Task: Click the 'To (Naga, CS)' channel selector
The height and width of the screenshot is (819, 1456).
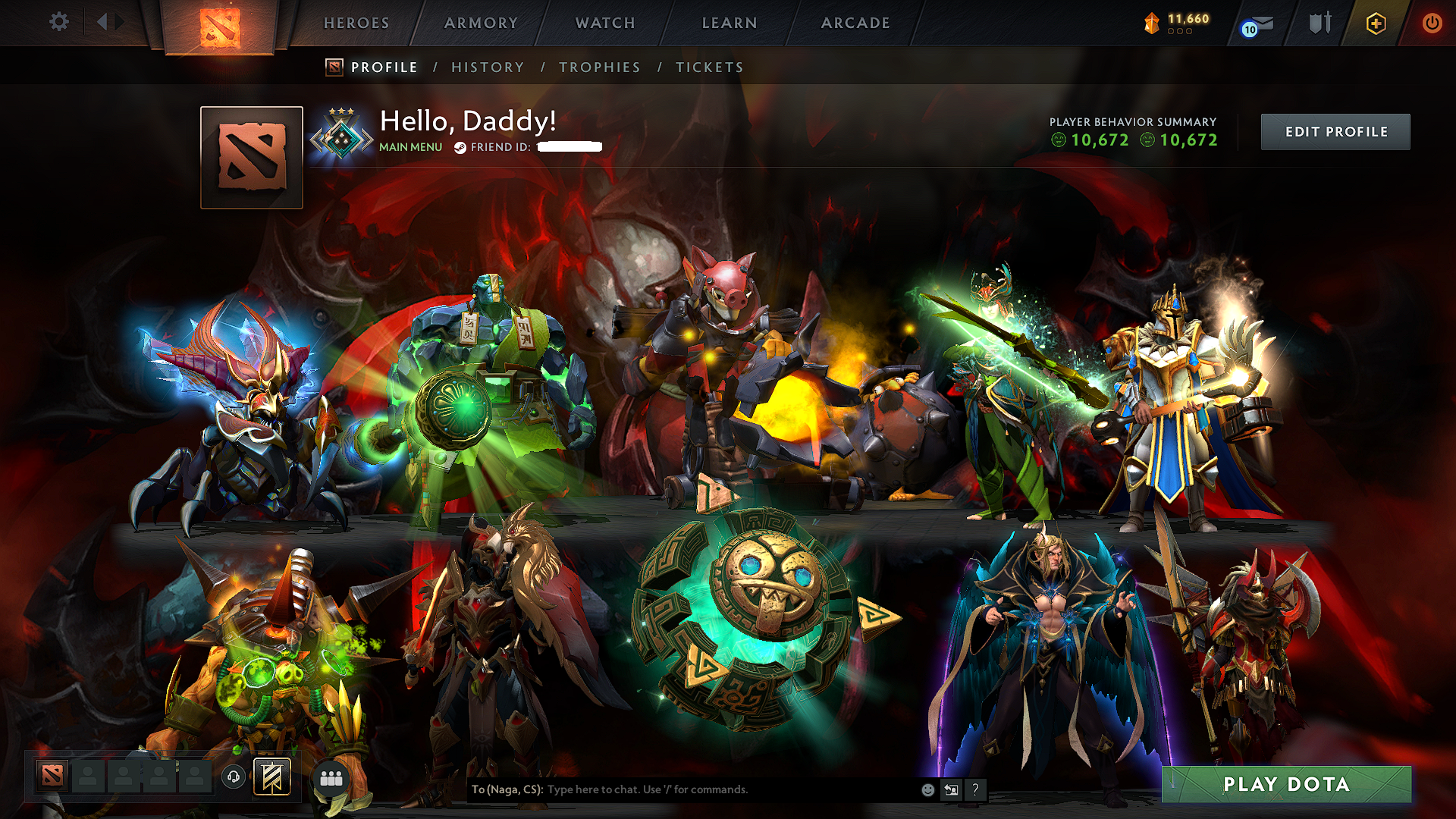Action: (507, 790)
